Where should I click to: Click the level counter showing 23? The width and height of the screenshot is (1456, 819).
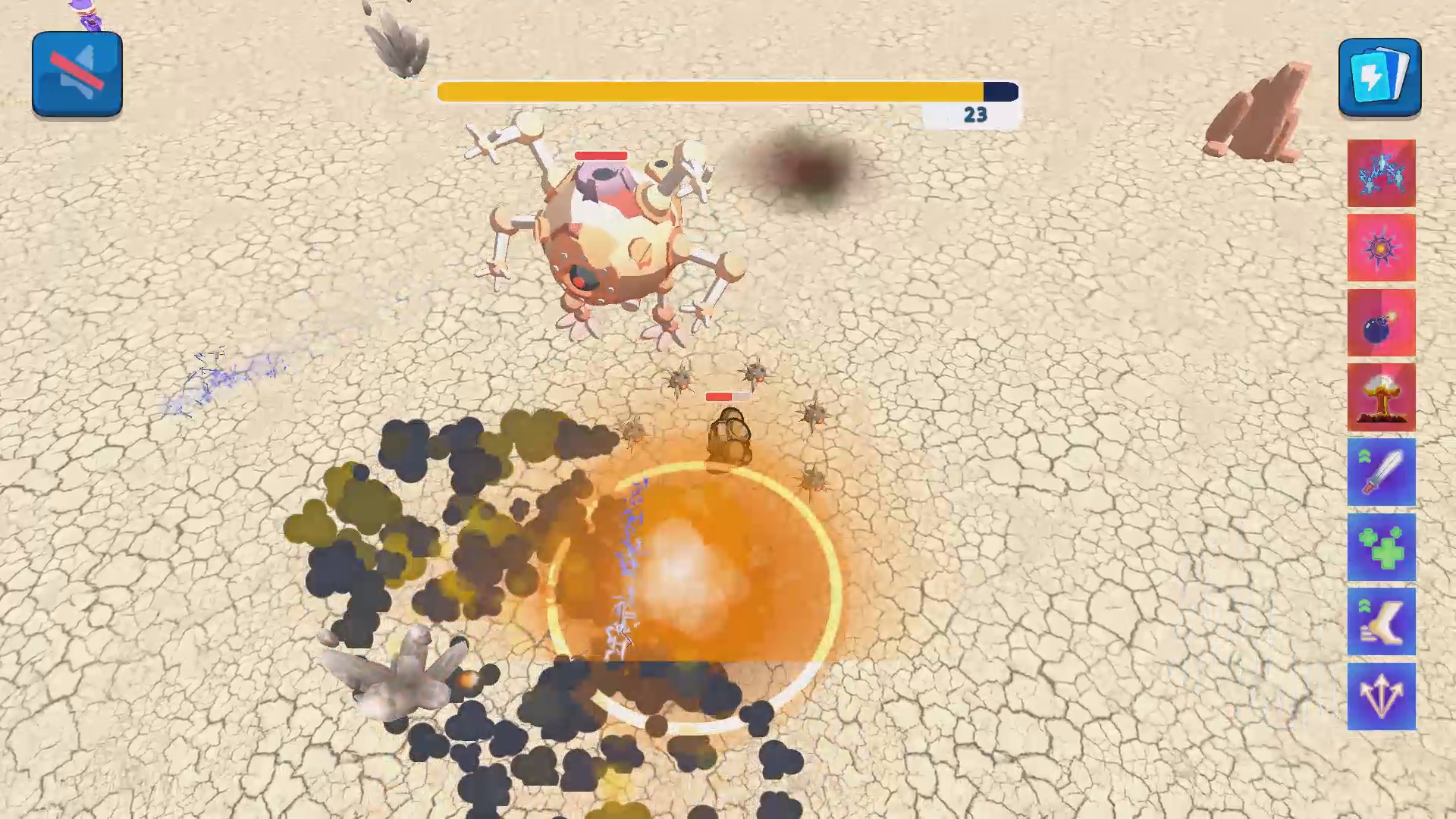coord(974,115)
